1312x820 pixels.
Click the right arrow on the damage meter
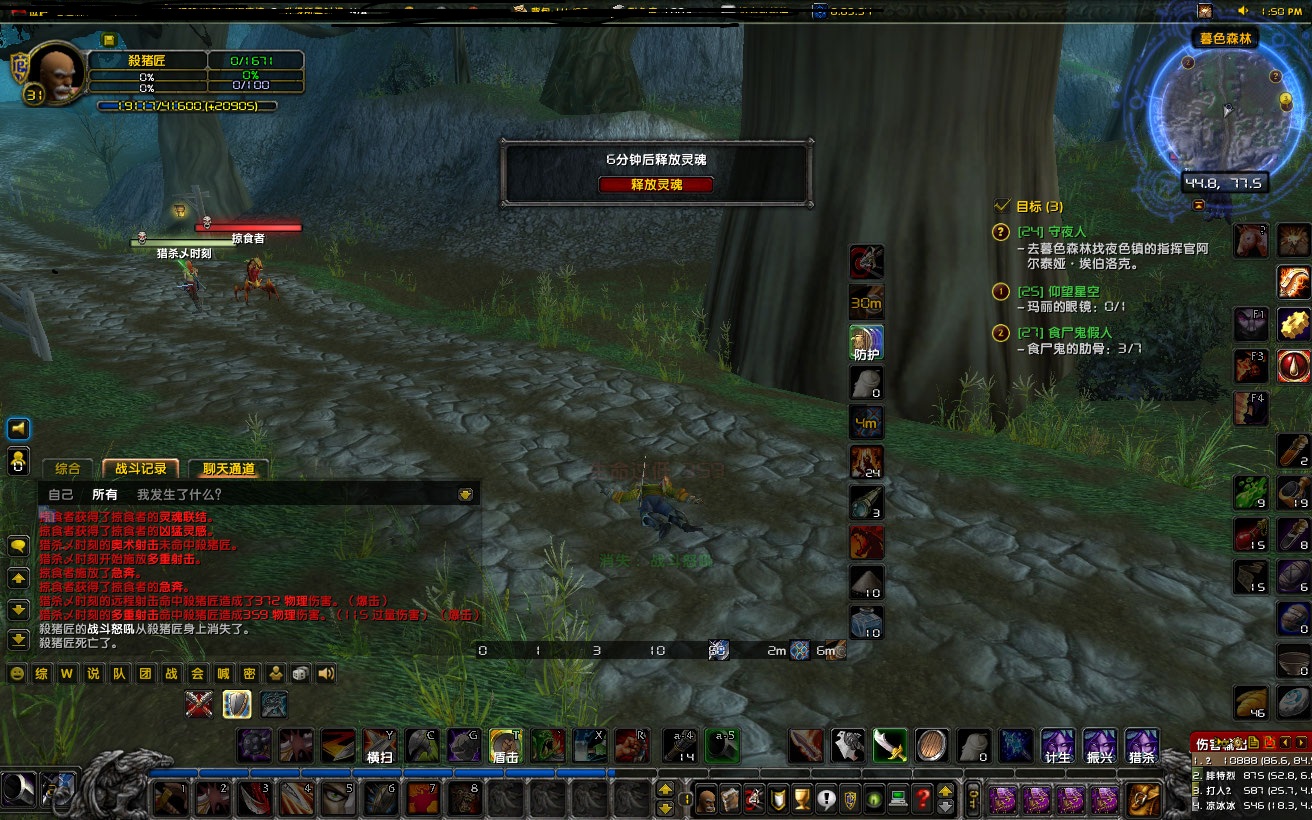[1301, 742]
